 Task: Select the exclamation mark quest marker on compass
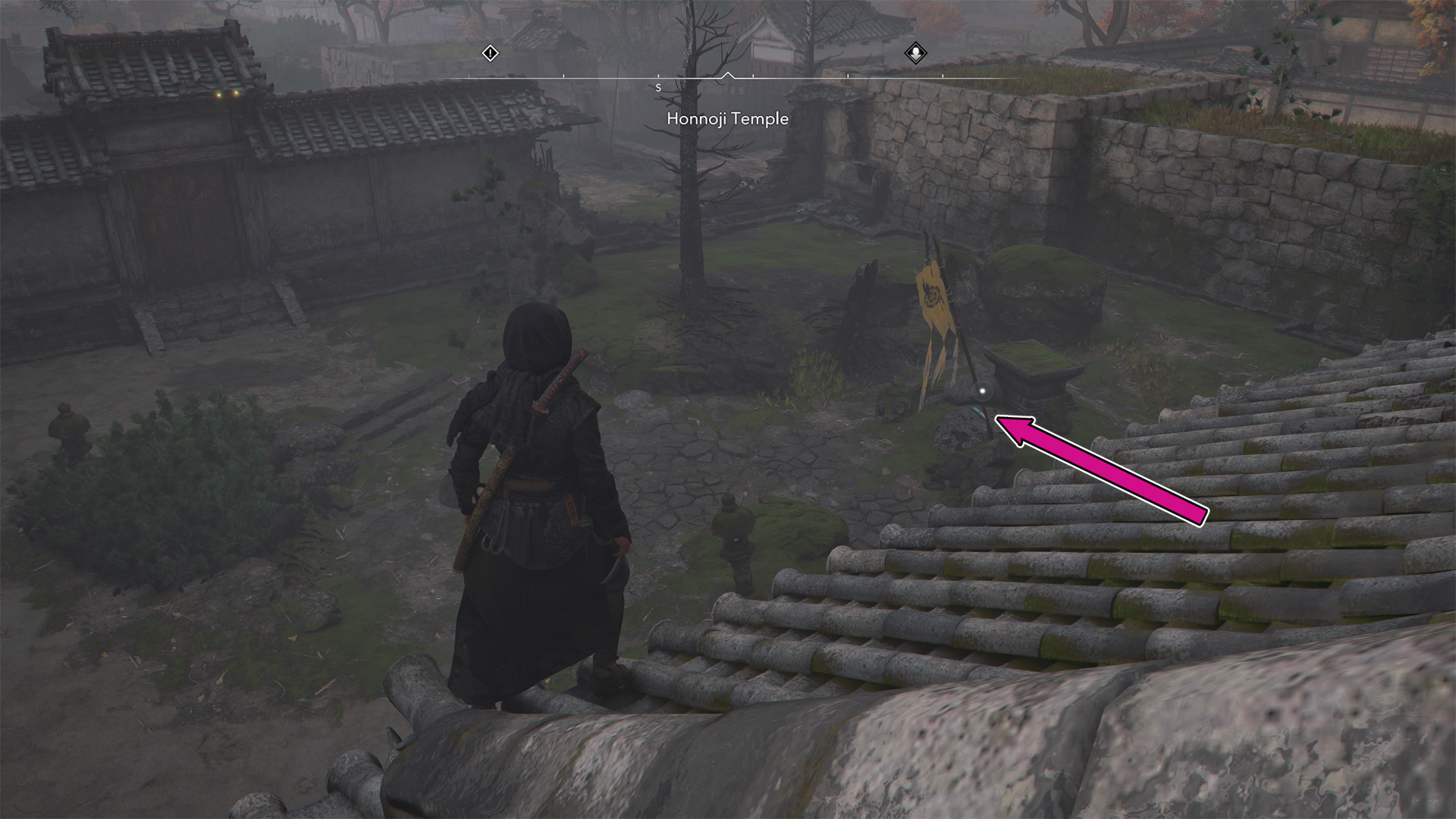491,53
